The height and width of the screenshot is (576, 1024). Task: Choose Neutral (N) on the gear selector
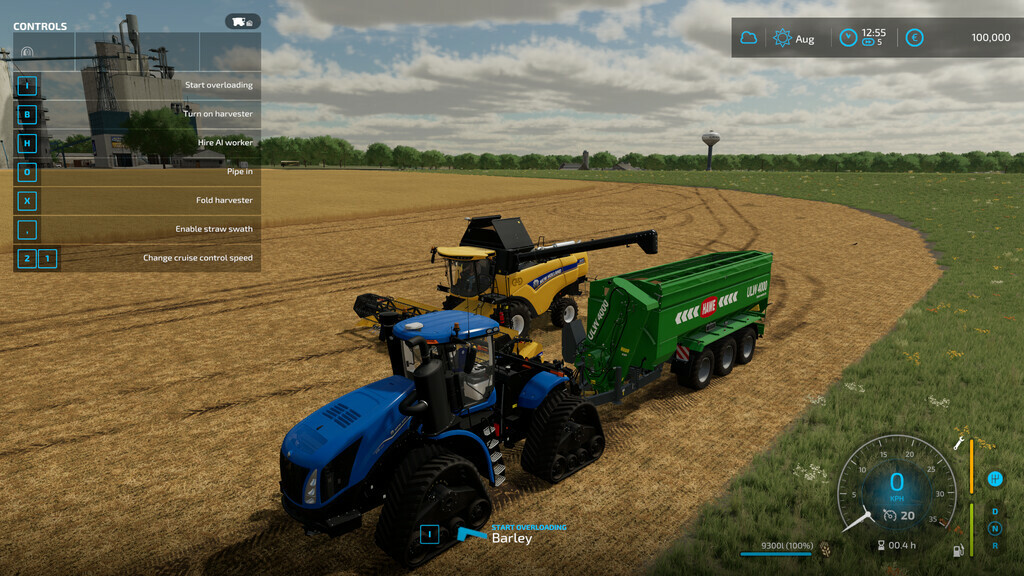[995, 528]
